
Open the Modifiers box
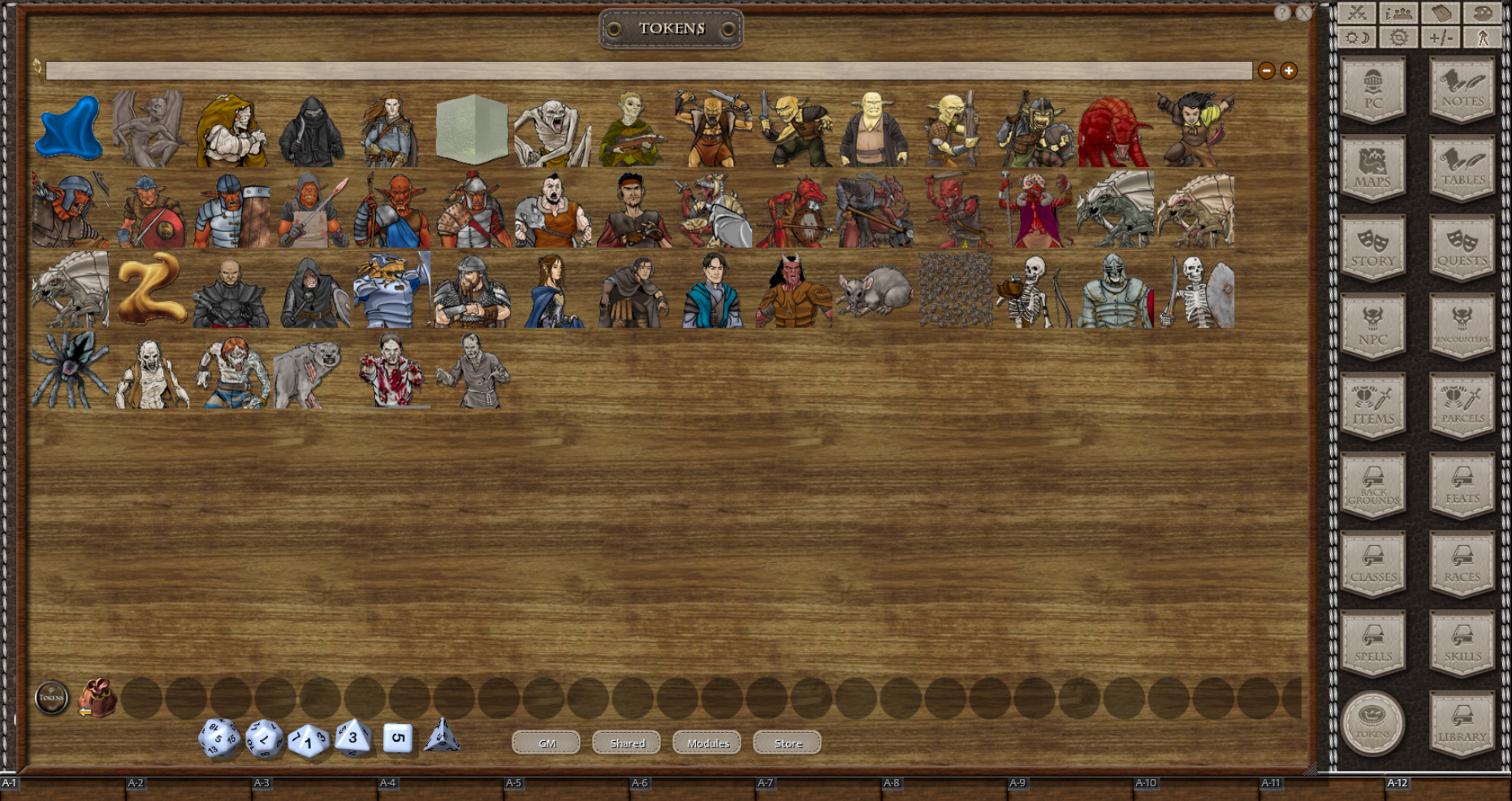pos(1441,37)
